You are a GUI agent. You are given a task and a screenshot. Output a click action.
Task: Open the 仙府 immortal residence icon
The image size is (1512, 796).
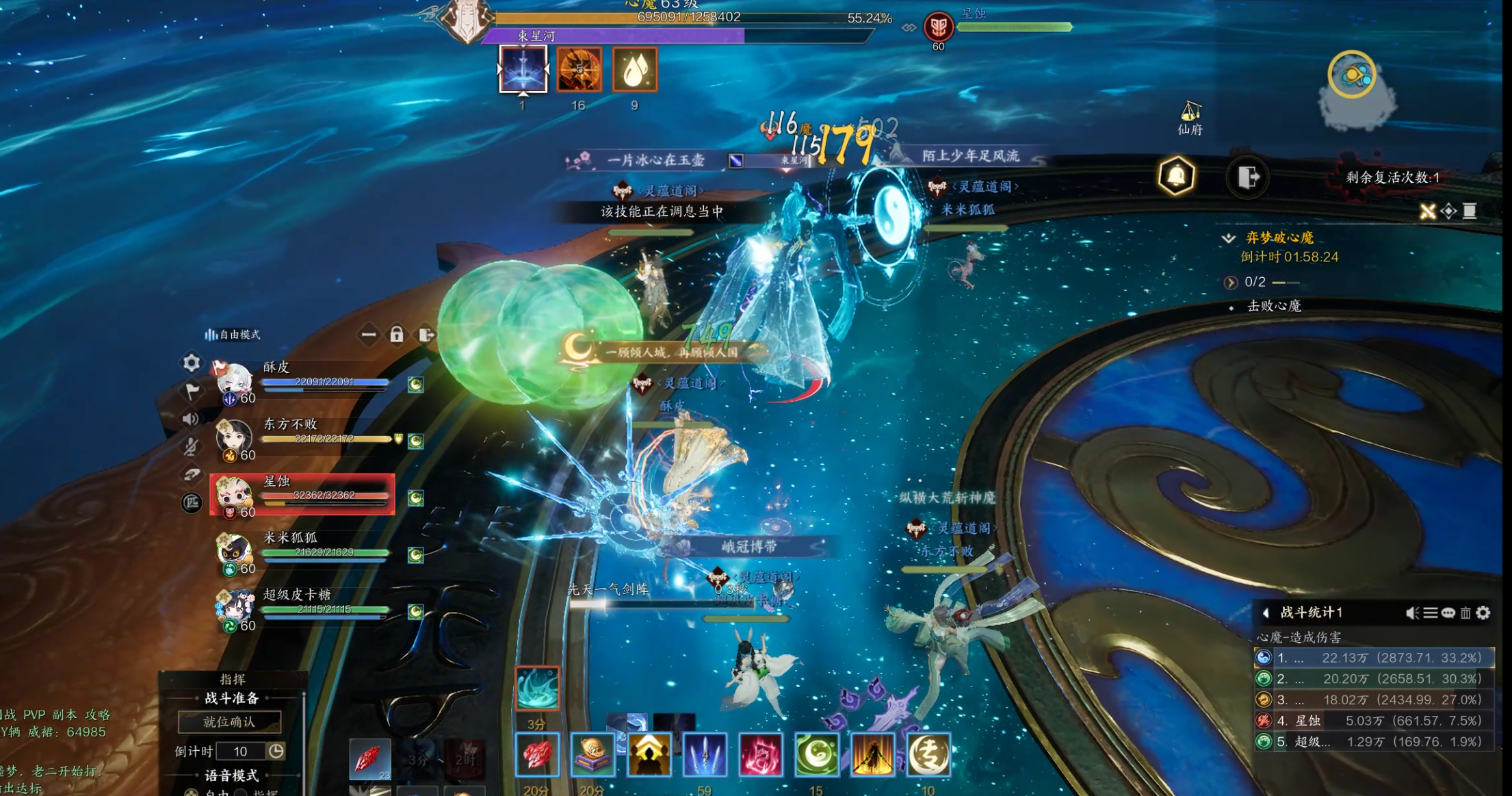(x=1190, y=116)
